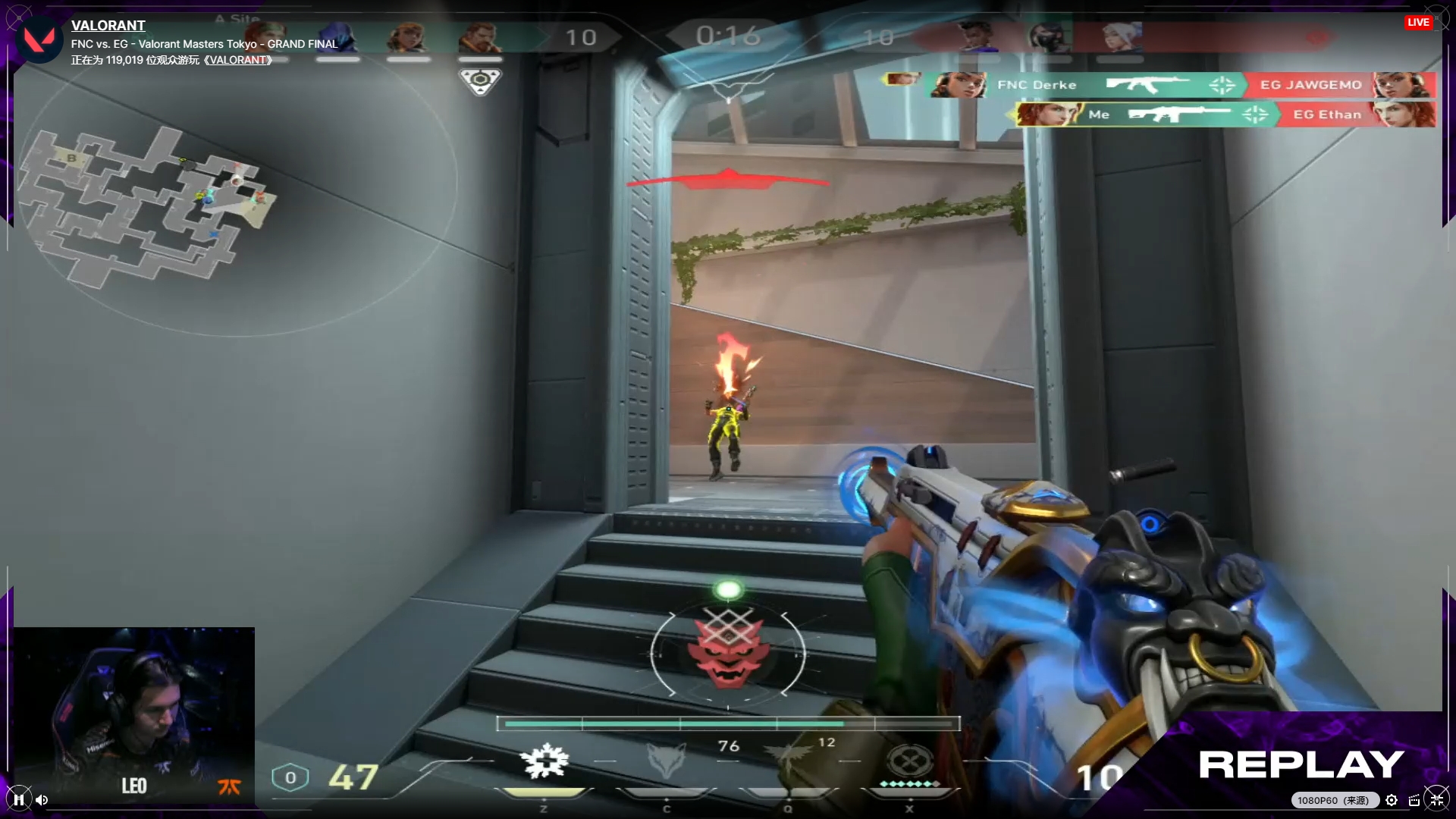Click the shield armor indicator icon

[290, 777]
